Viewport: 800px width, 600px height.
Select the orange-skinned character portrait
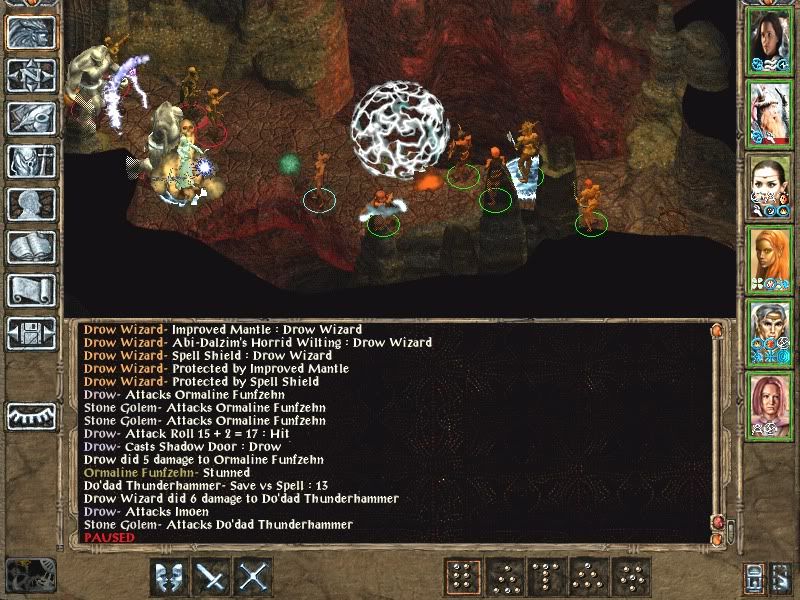pos(770,258)
